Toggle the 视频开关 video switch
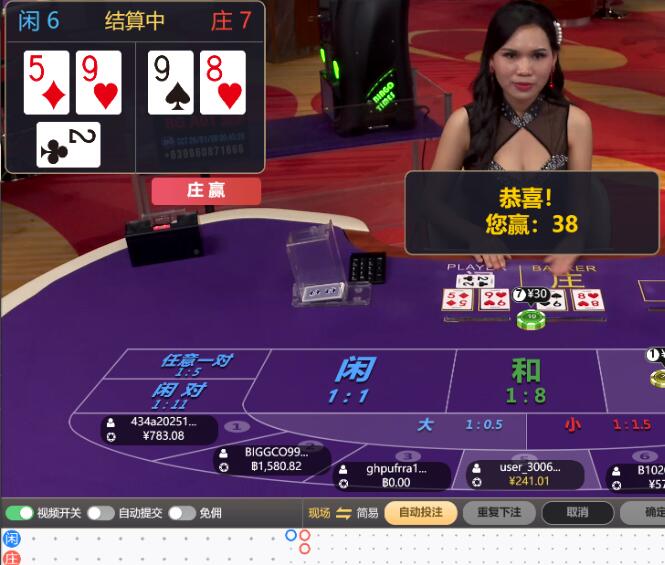This screenshot has width=665, height=565. [19, 513]
